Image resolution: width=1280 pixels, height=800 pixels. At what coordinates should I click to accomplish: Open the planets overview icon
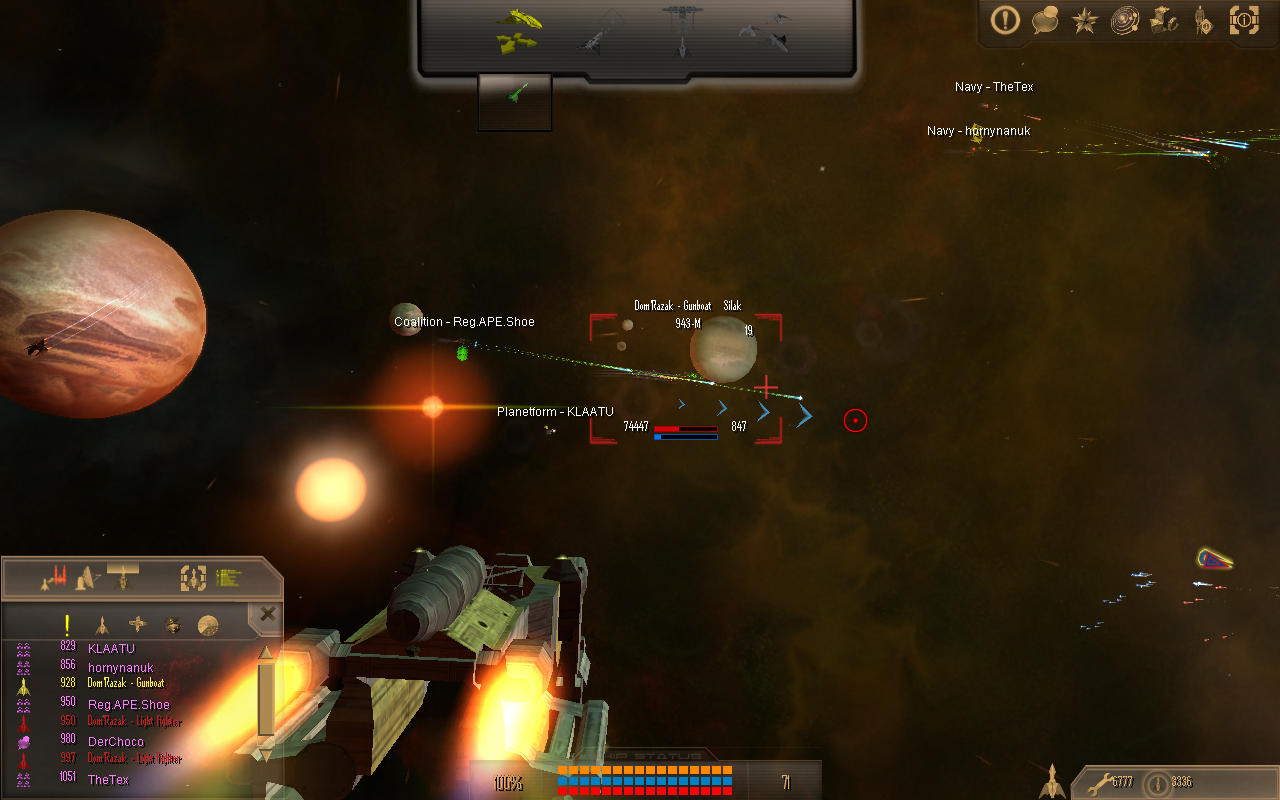click(x=1163, y=21)
